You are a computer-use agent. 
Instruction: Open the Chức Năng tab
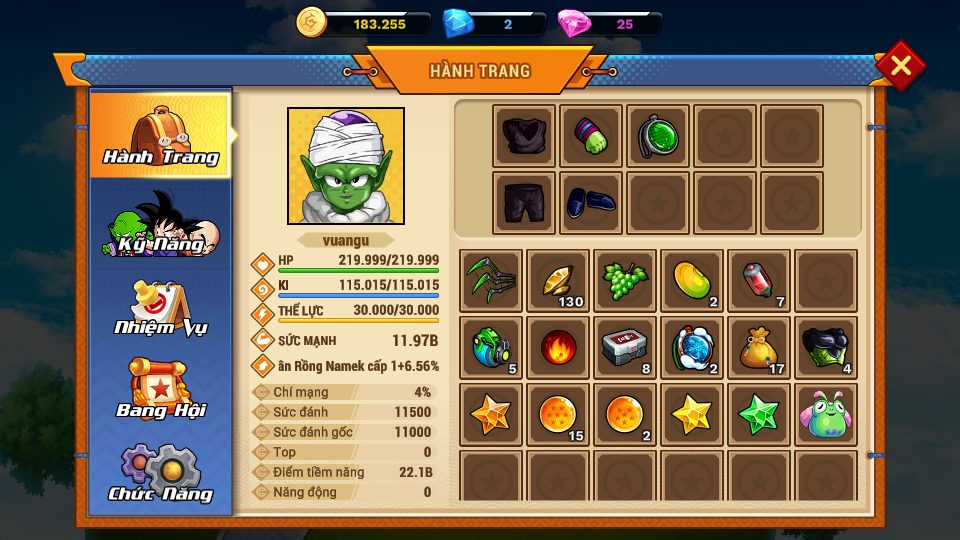[x=161, y=474]
